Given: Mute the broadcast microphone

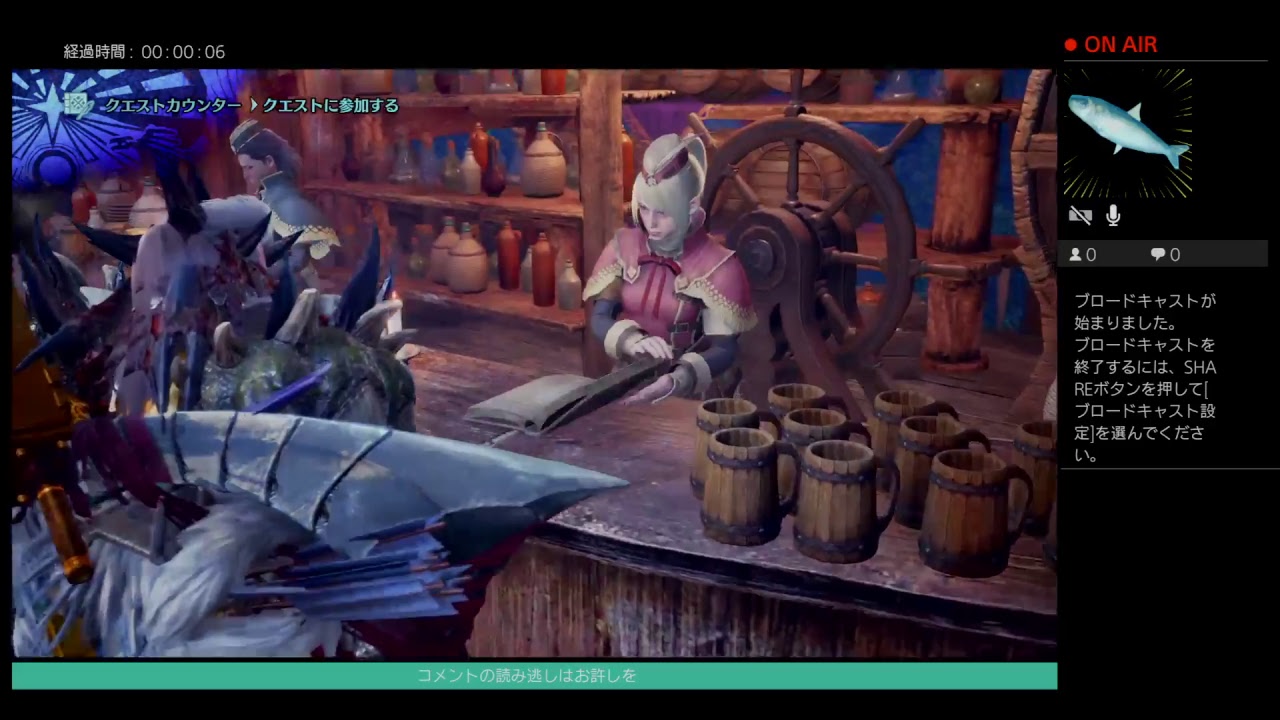Looking at the screenshot, I should point(1112,215).
